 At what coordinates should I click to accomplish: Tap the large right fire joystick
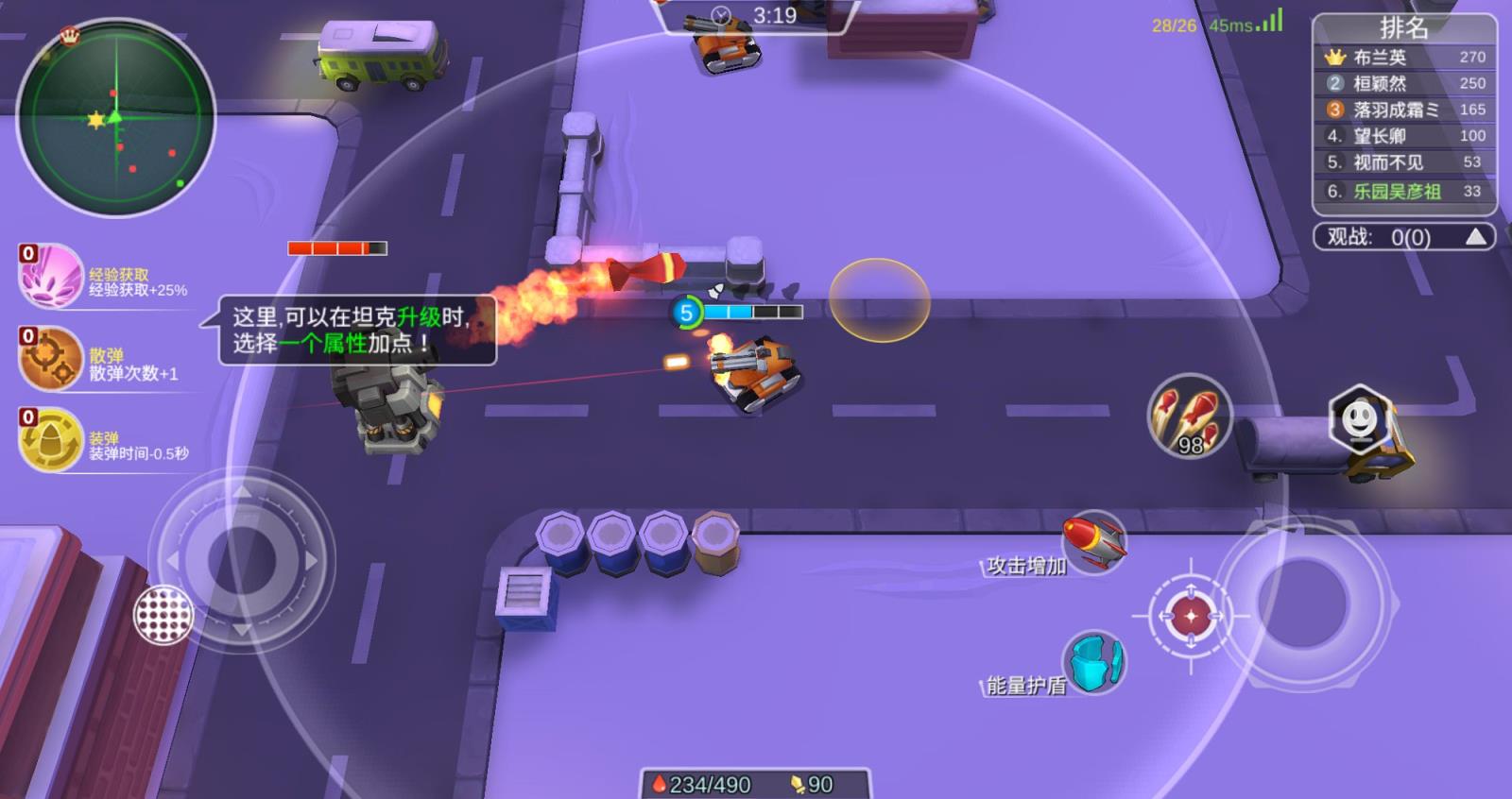click(1302, 601)
